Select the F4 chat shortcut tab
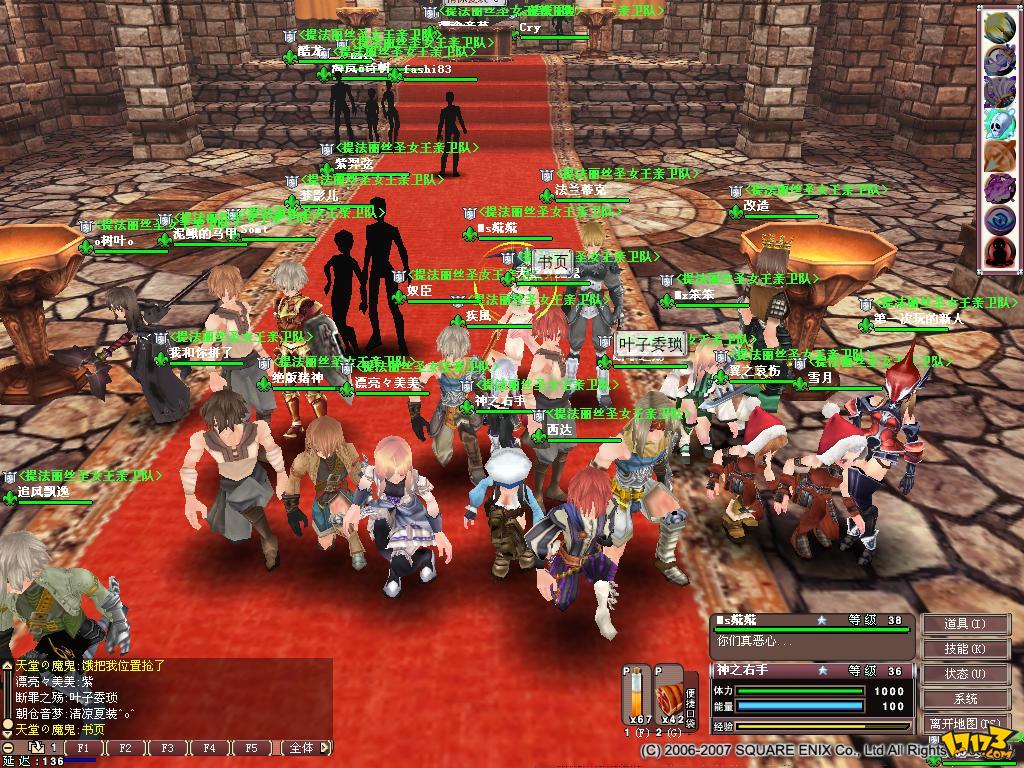The image size is (1024, 768). (210, 748)
